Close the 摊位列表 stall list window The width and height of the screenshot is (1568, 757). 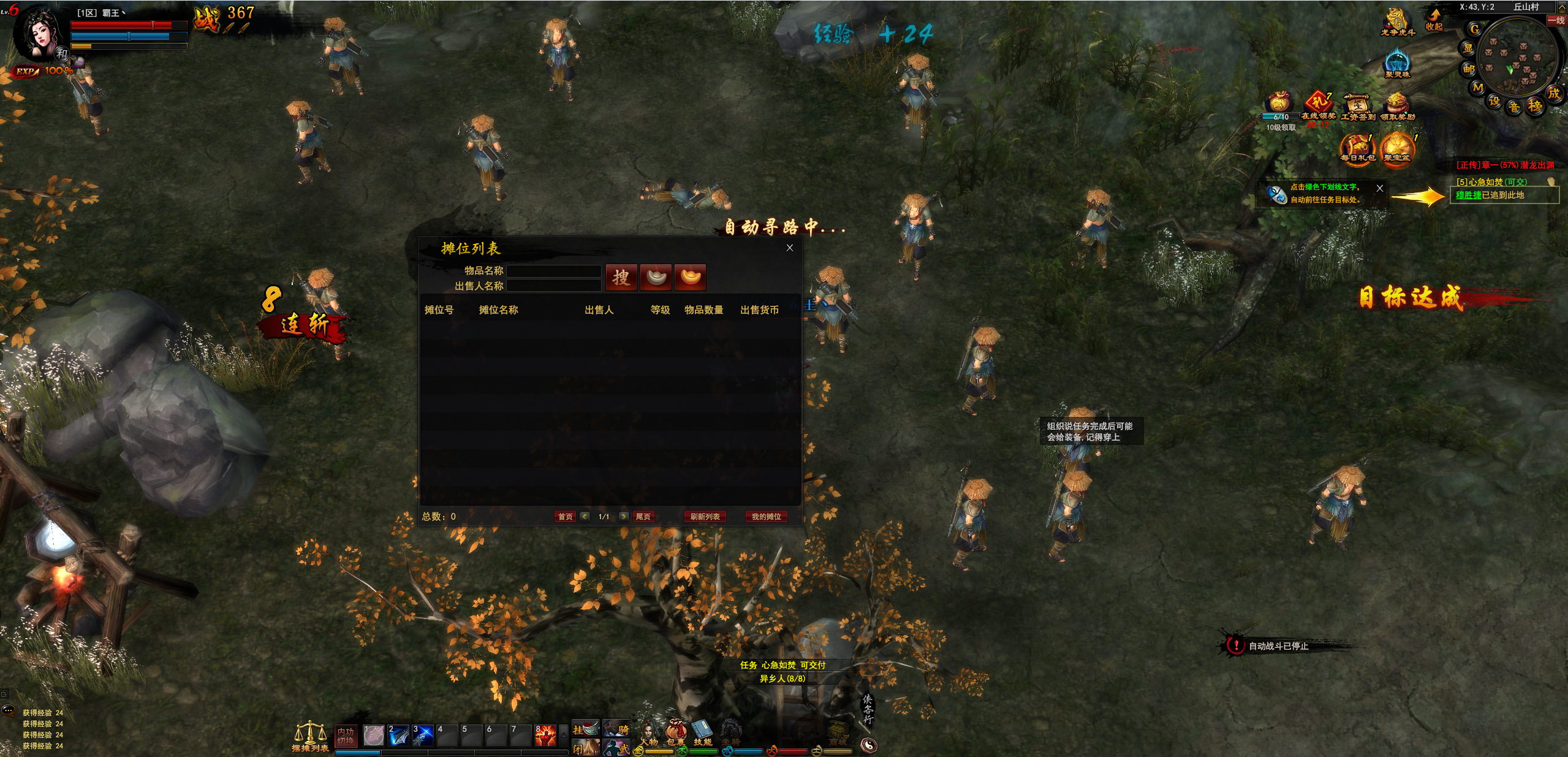(x=789, y=248)
